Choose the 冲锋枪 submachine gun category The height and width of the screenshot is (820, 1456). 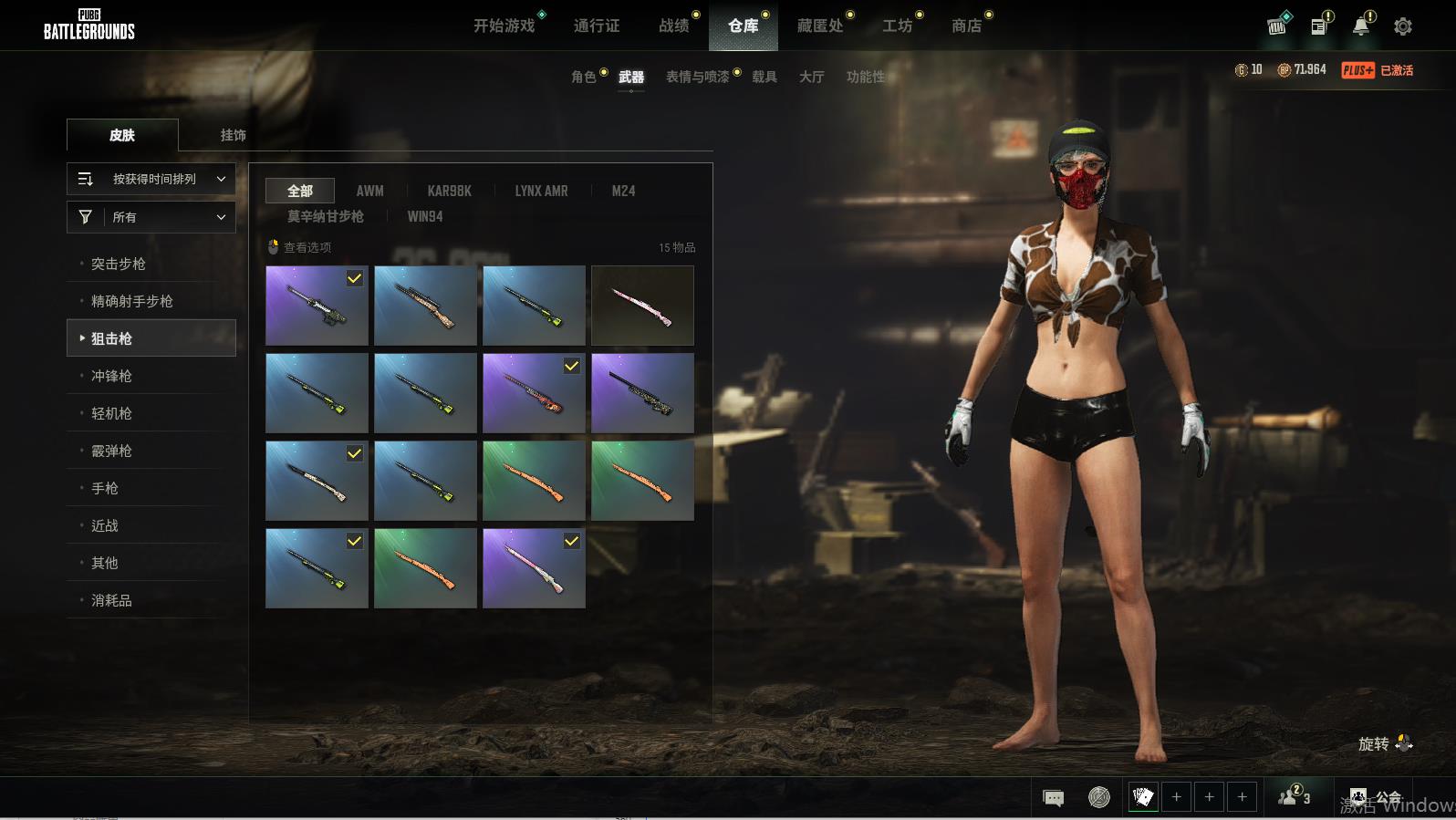pos(111,376)
